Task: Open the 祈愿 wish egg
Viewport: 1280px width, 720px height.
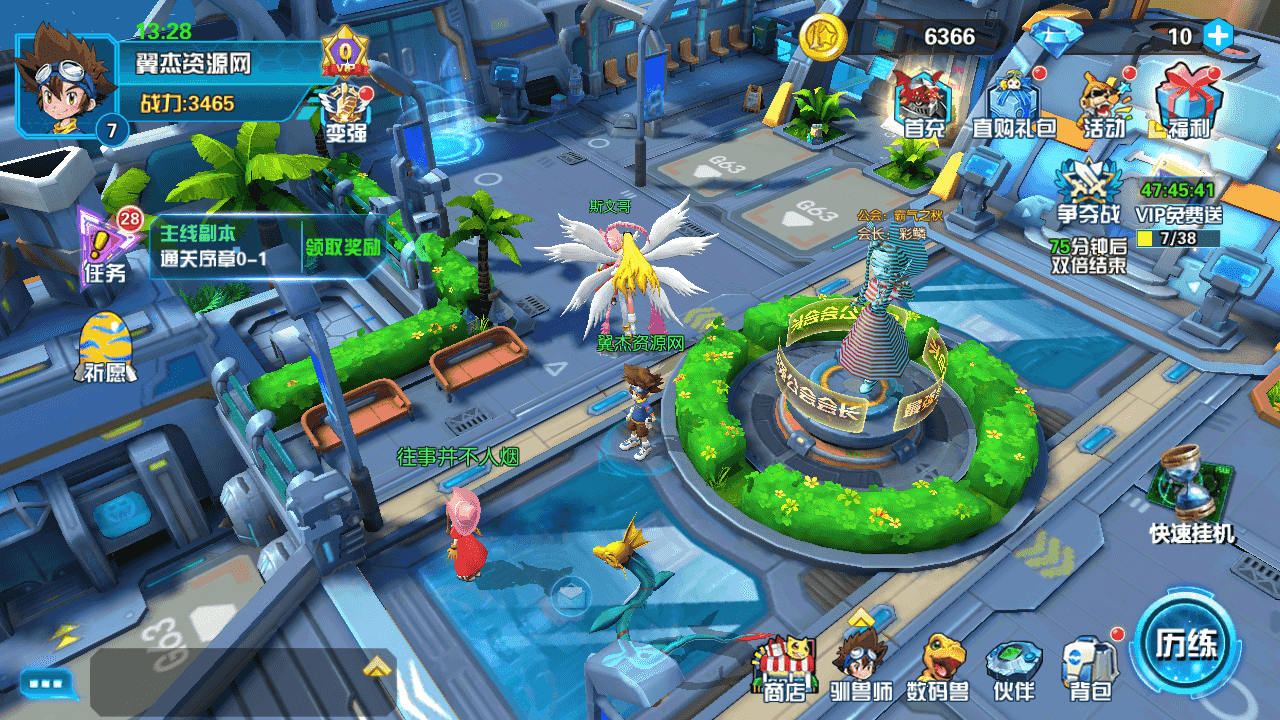Action: coord(104,346)
